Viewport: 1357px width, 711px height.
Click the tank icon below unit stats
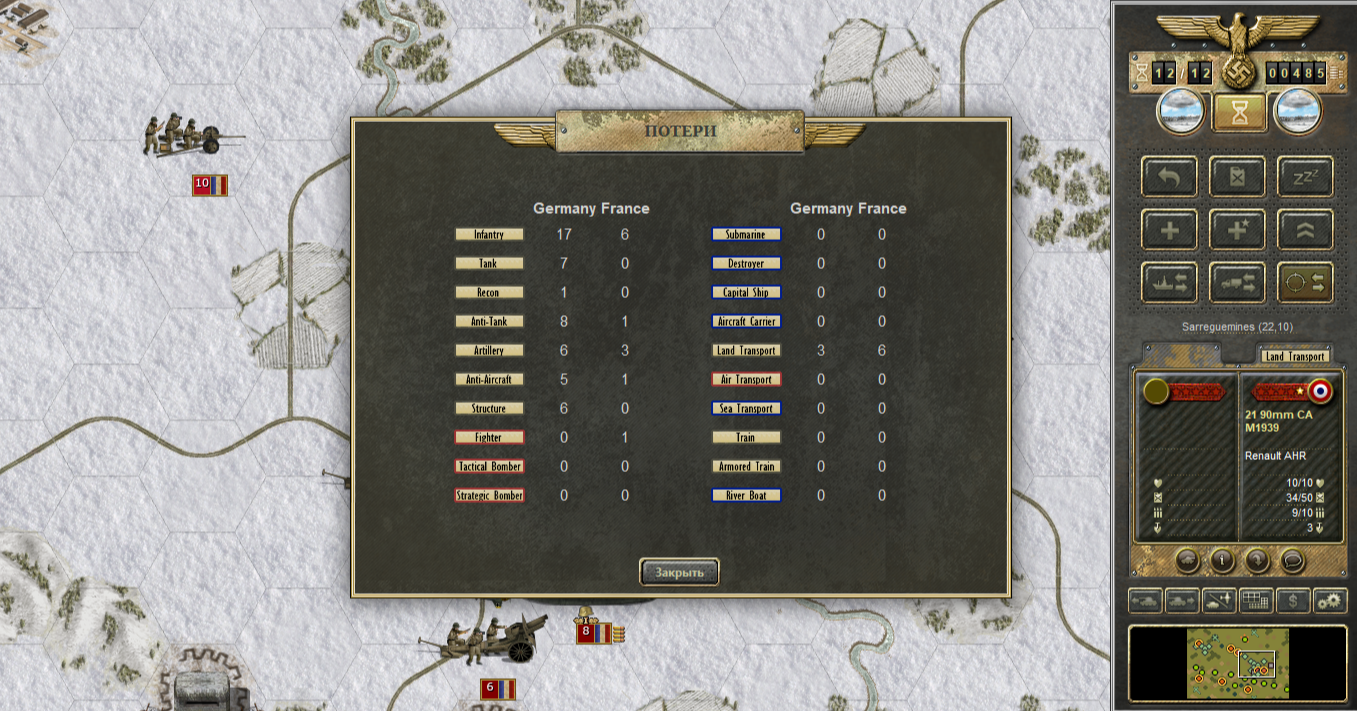[1187, 560]
